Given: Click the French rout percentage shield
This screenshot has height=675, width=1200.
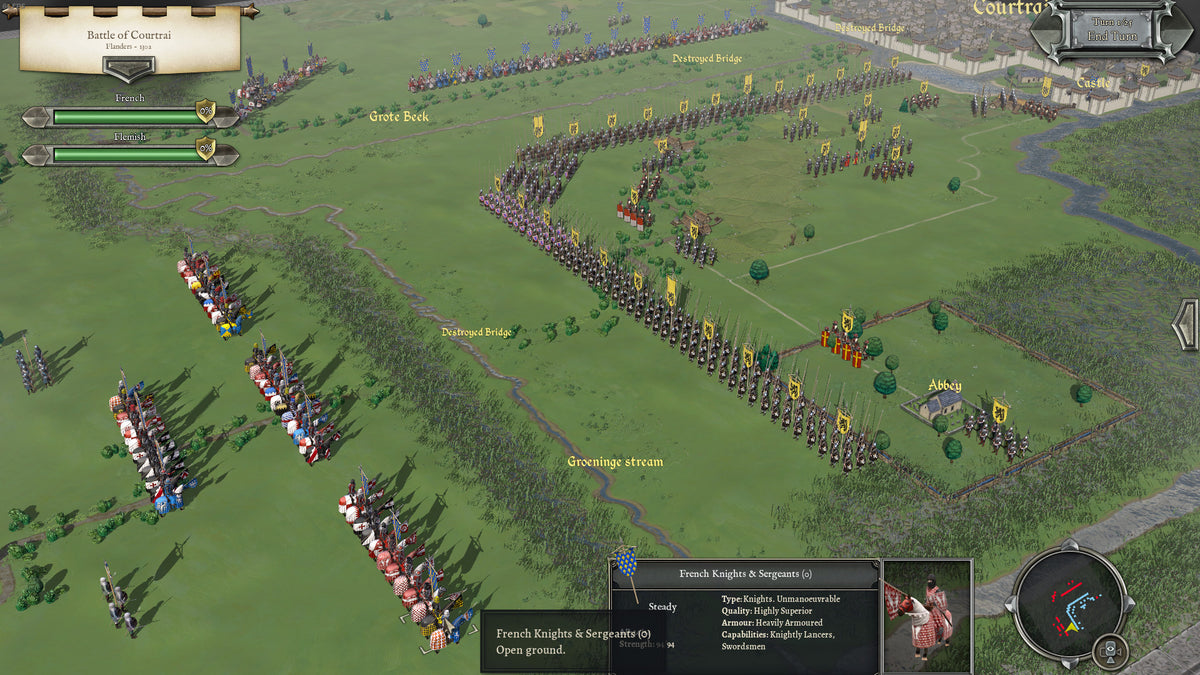Looking at the screenshot, I should pyautogui.click(x=205, y=111).
